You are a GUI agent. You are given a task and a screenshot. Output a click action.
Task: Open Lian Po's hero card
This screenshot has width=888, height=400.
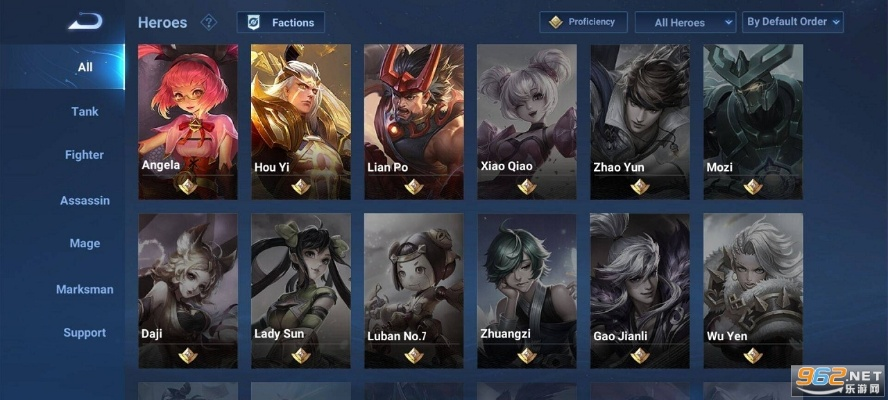point(414,120)
